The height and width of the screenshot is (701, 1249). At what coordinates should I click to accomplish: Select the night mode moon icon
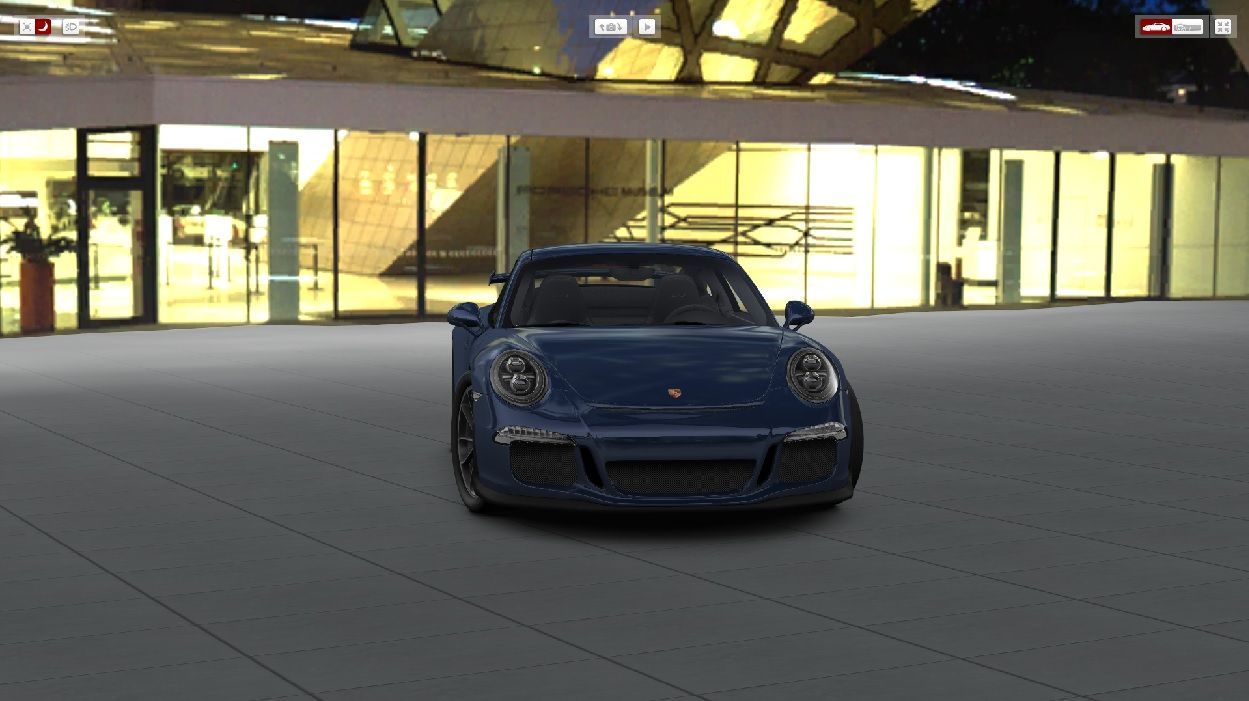click(x=43, y=27)
